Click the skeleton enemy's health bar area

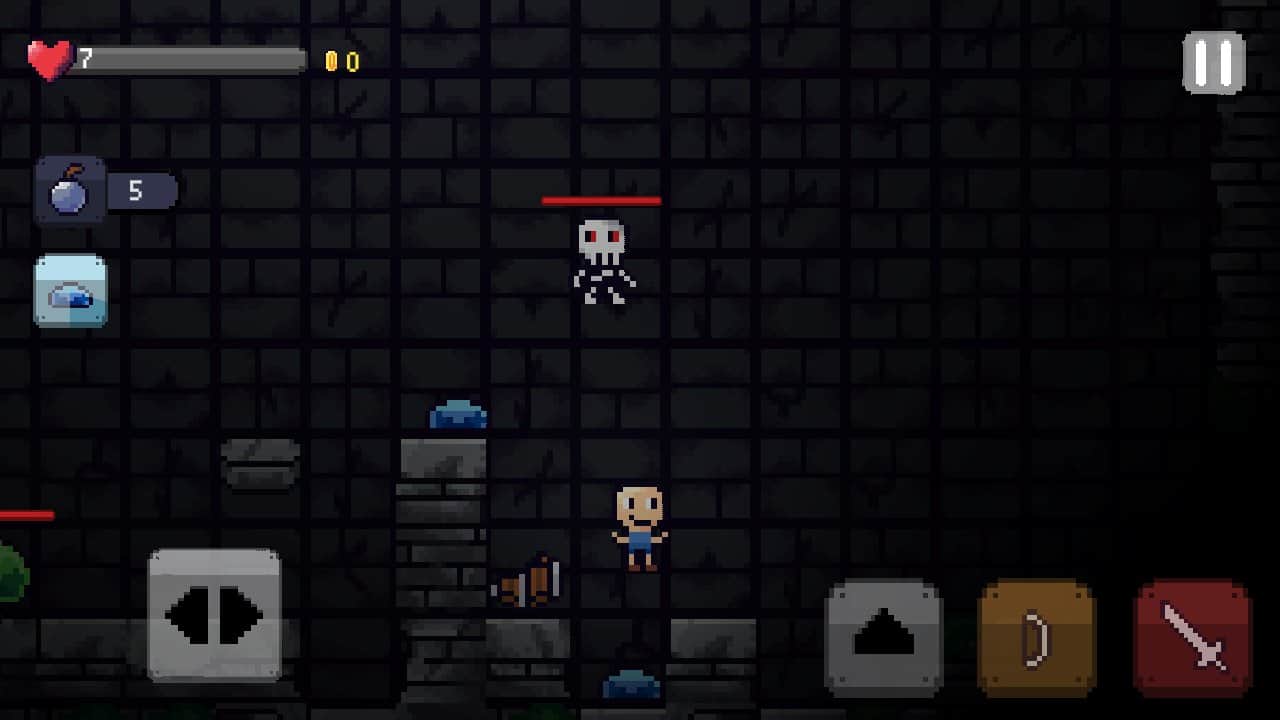coord(602,200)
